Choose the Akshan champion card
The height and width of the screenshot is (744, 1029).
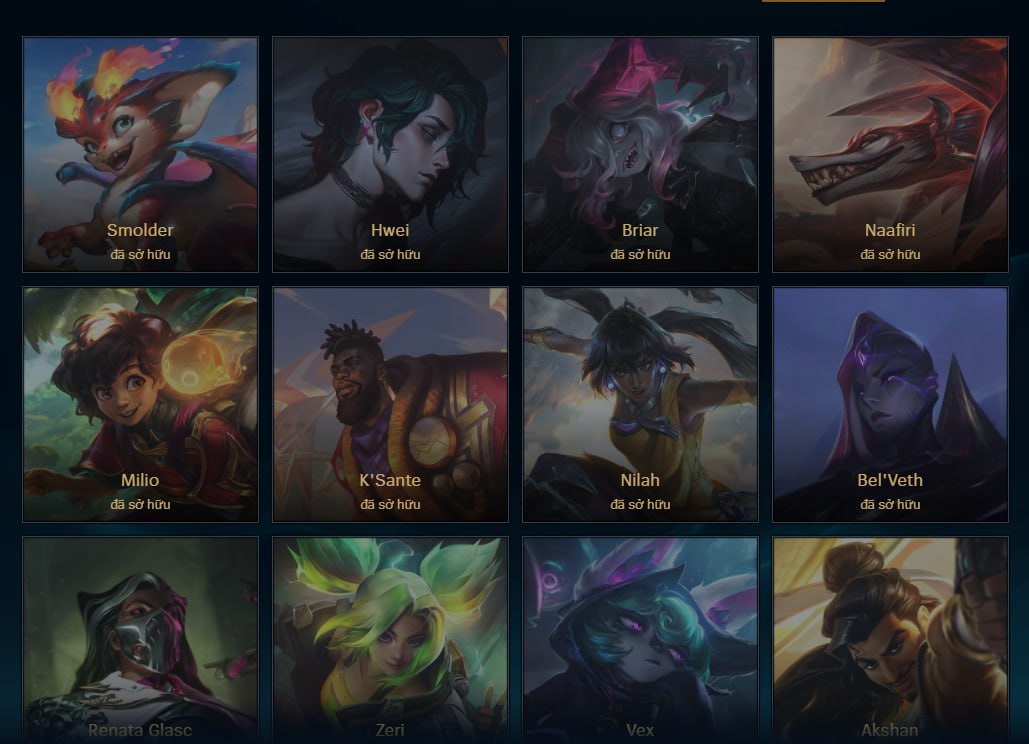click(890, 640)
